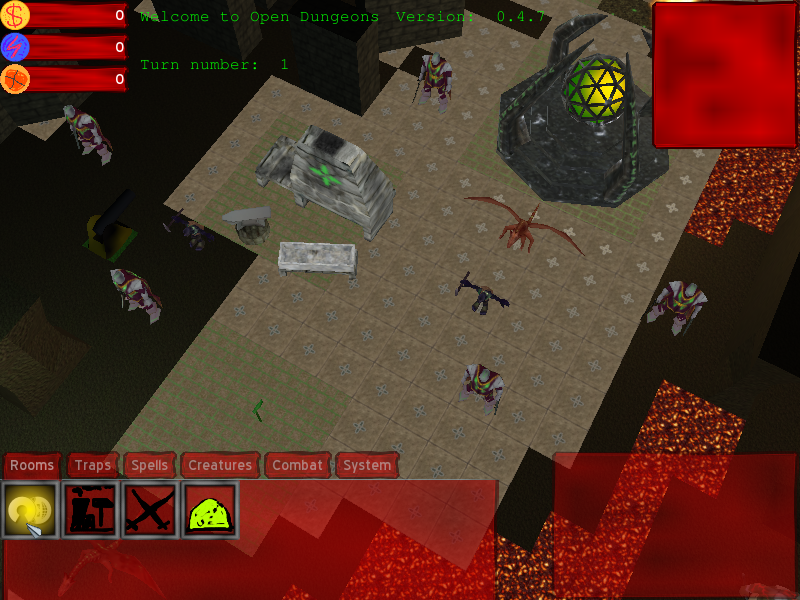Choose the anvil and hammer forge room

coord(90,510)
